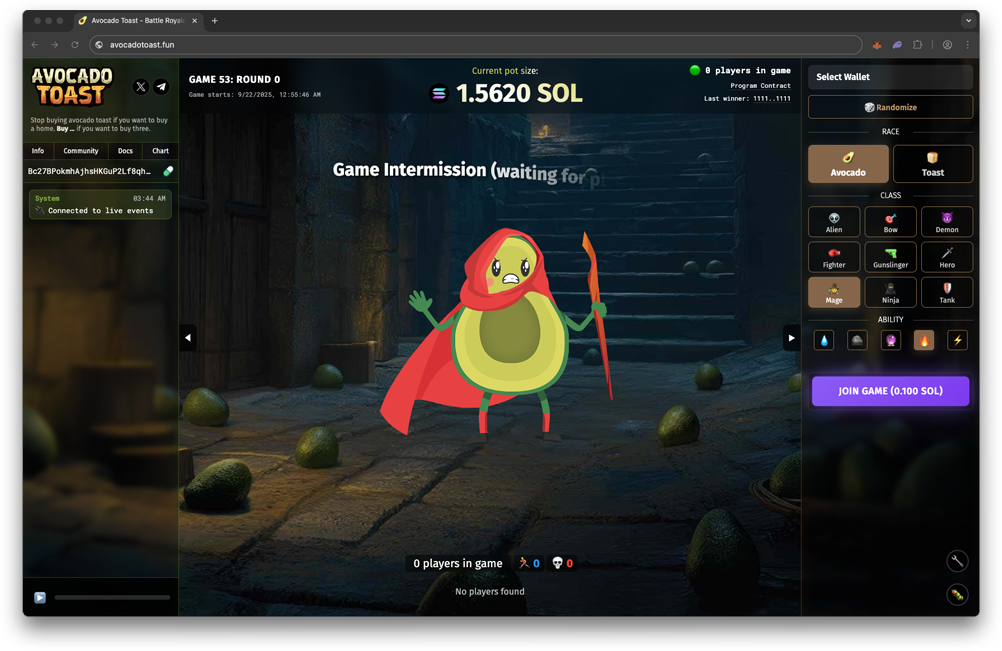This screenshot has height=651, width=1002.
Task: Pick the Tank class
Action: [x=946, y=292]
